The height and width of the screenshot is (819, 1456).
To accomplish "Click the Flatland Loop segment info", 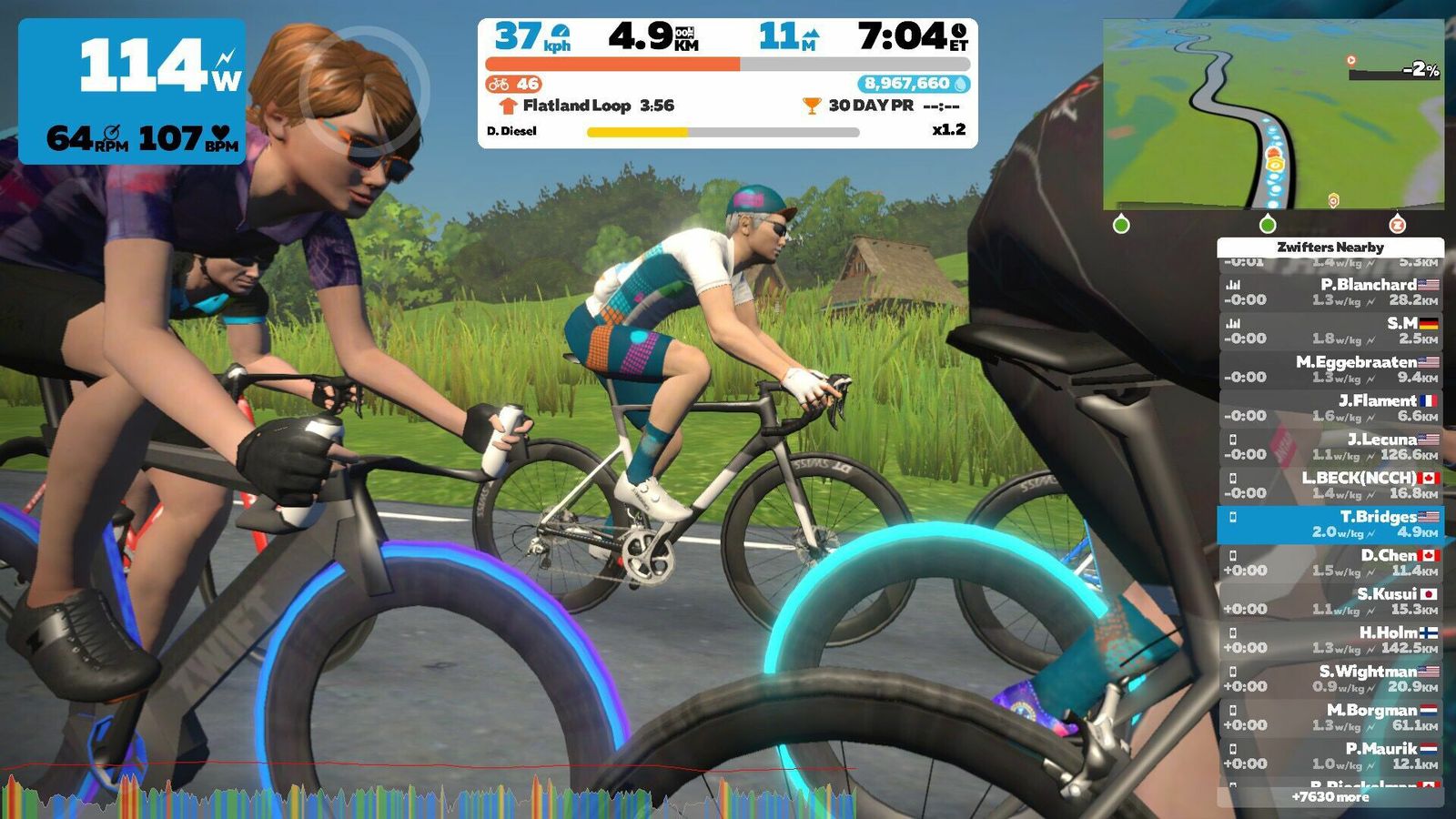I will (x=590, y=106).
